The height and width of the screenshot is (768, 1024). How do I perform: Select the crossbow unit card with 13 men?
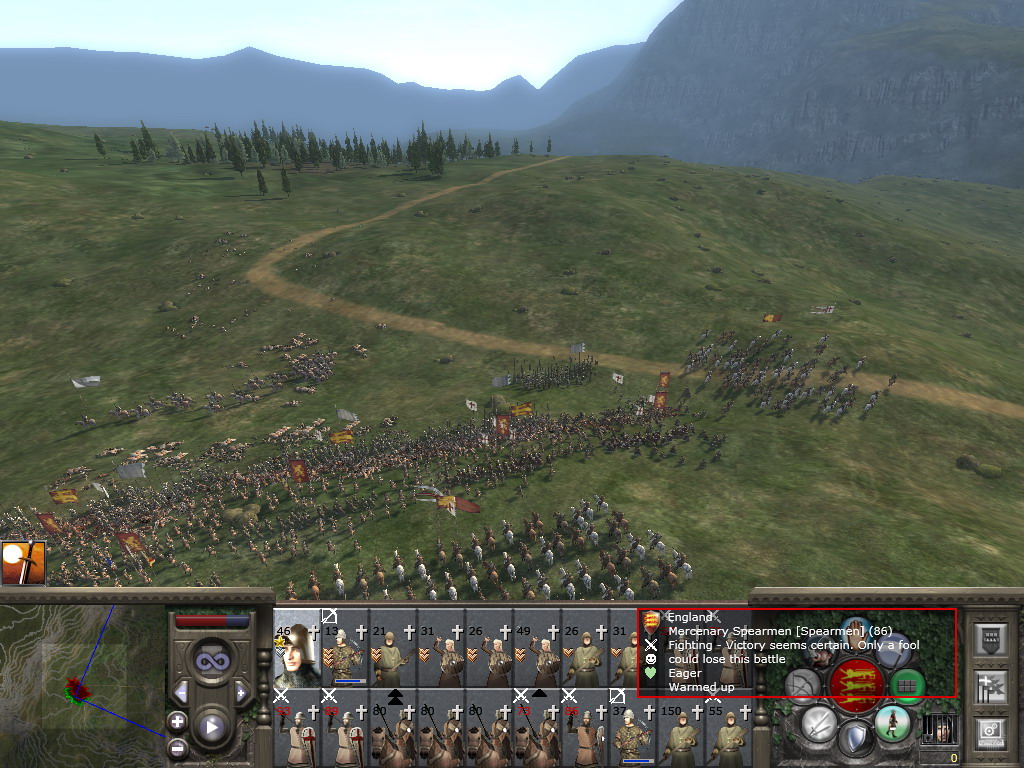pyautogui.click(x=346, y=650)
